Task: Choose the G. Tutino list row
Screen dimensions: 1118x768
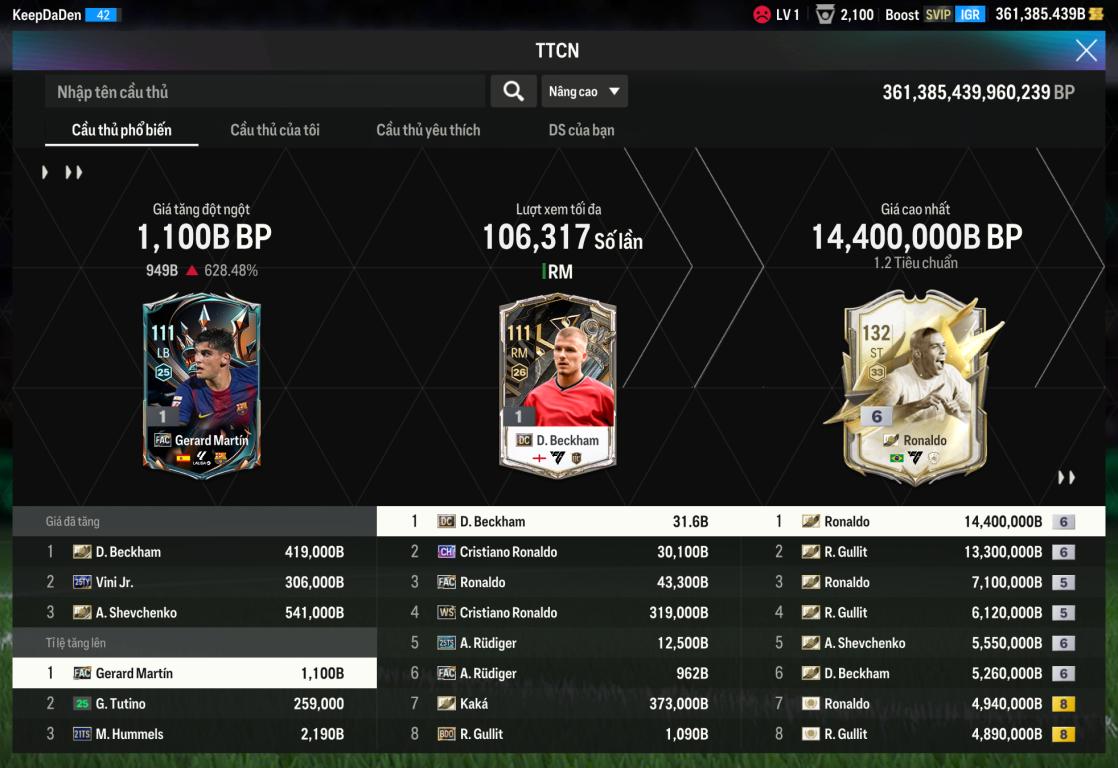Action: (x=194, y=704)
